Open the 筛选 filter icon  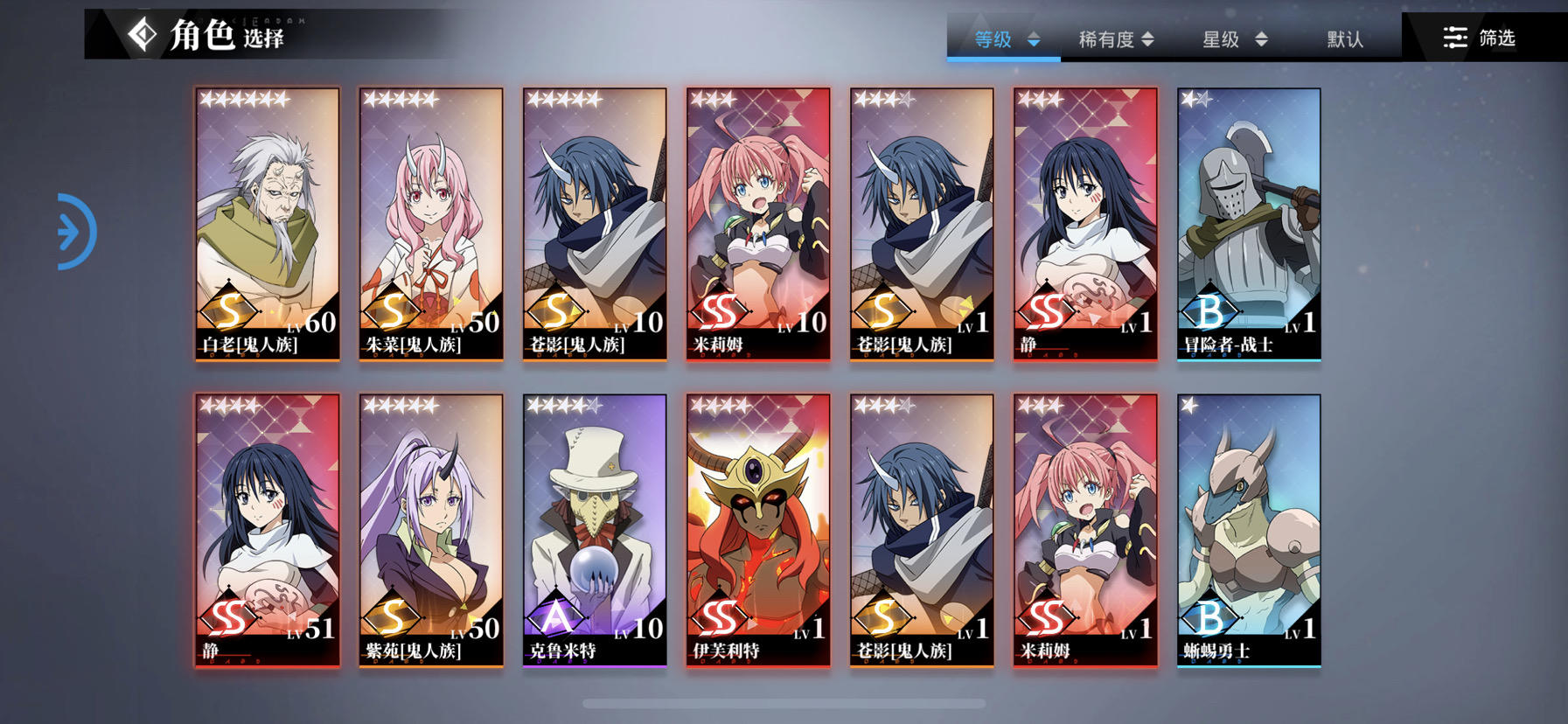(x=1454, y=38)
